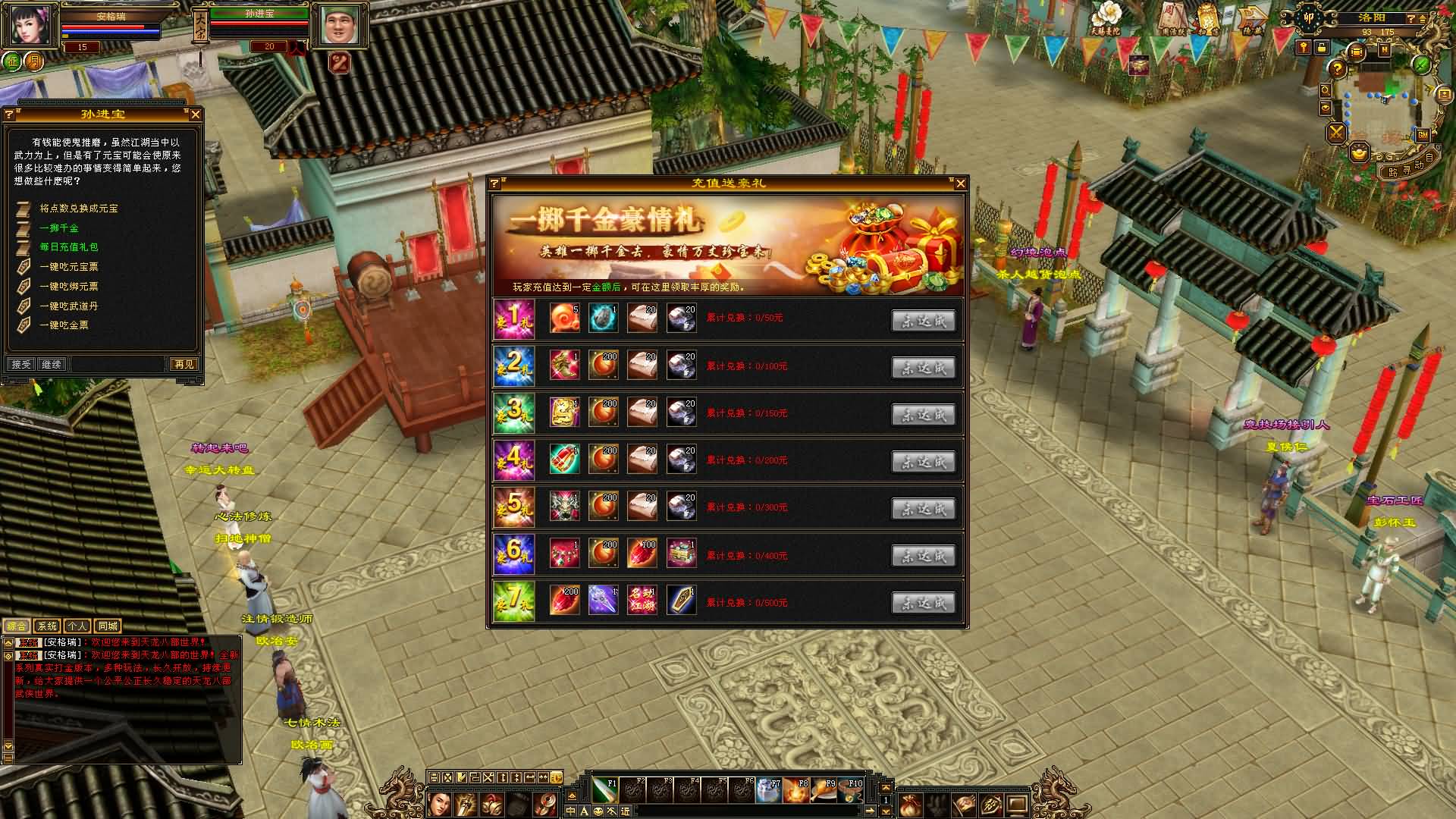Close the 孙进宝 dialogue panel
Screen dimensions: 1456x819
[196, 115]
